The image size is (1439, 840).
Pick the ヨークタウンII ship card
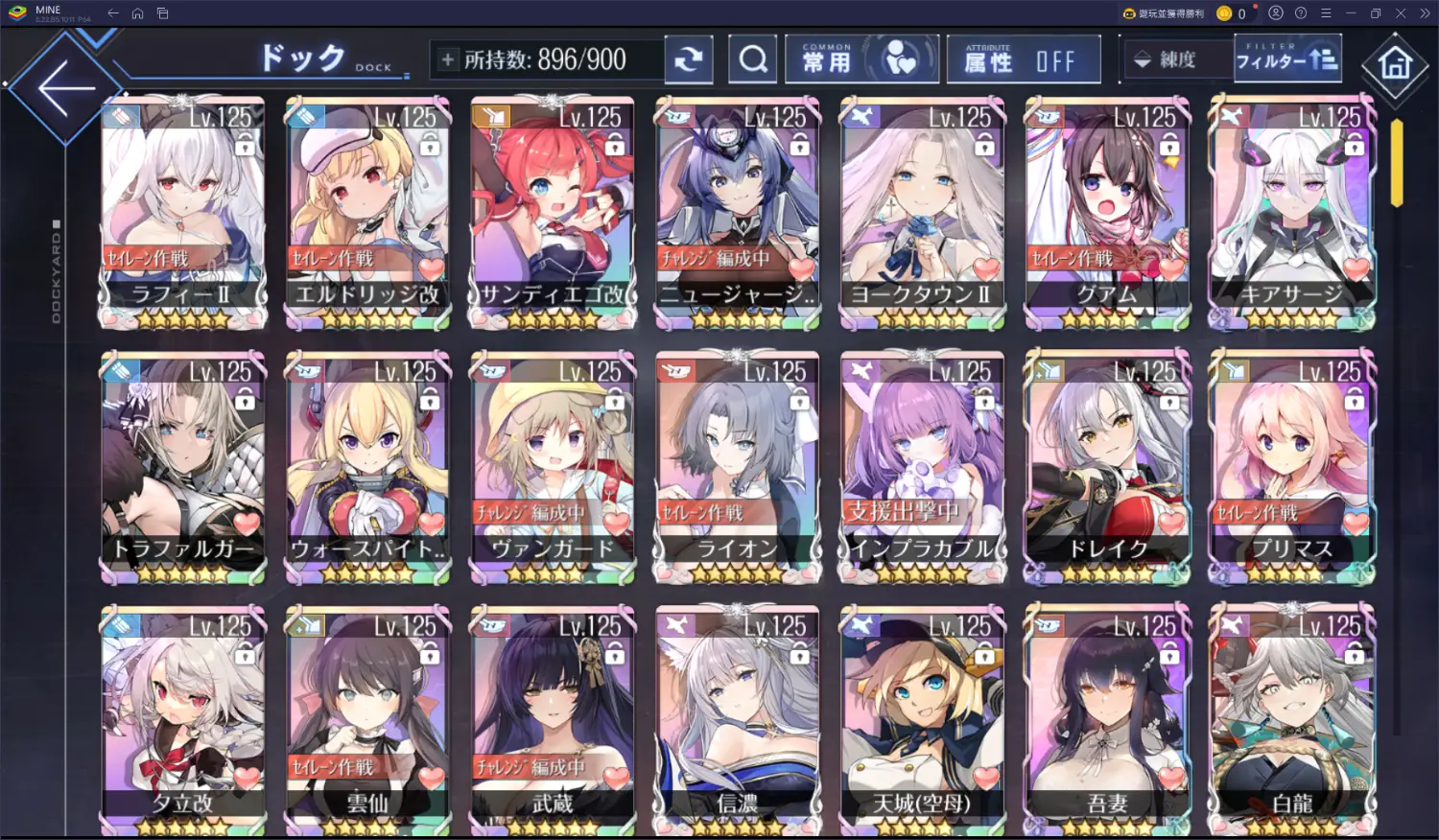pos(922,211)
